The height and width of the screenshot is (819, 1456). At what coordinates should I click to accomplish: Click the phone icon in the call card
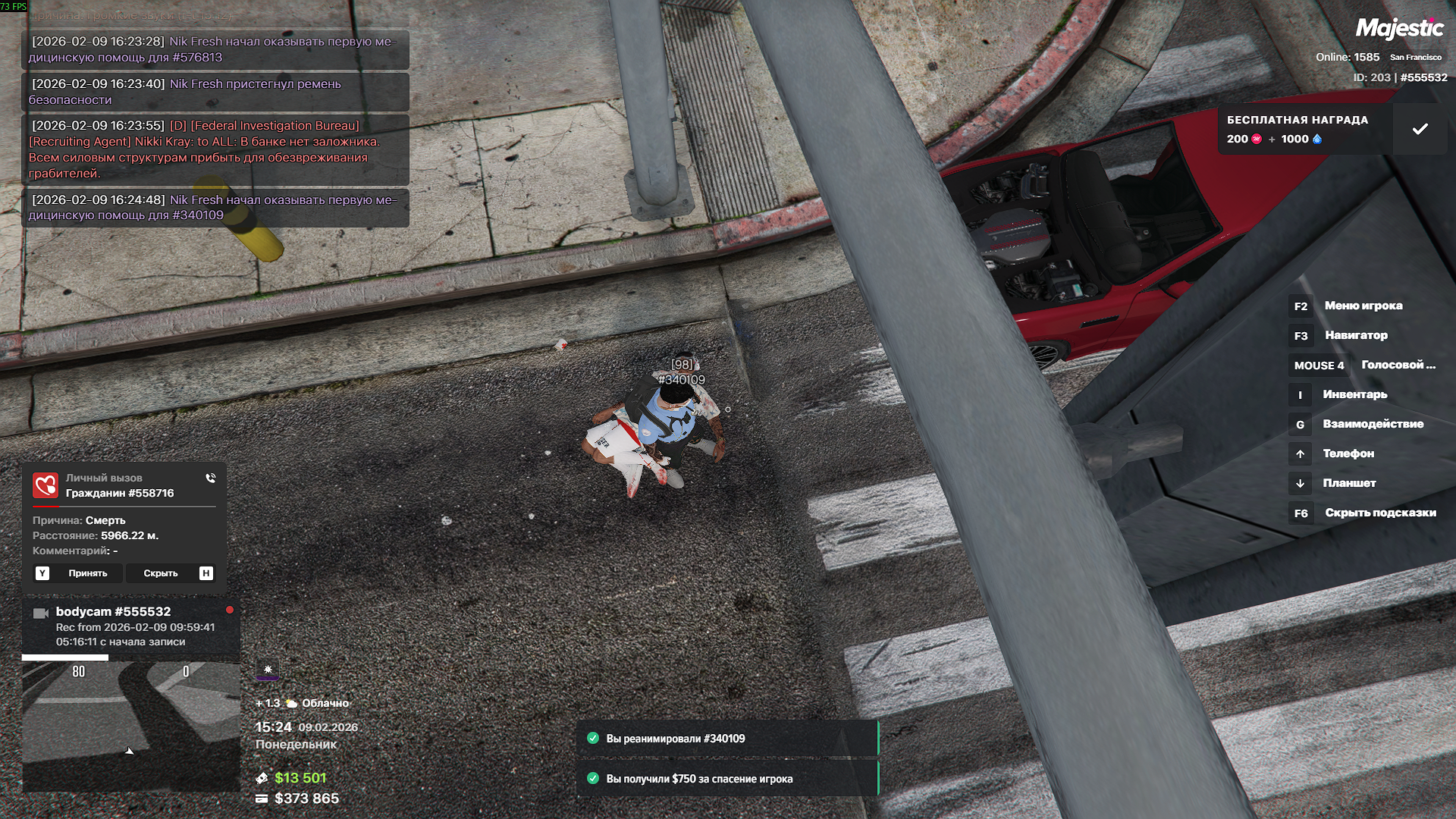click(210, 479)
